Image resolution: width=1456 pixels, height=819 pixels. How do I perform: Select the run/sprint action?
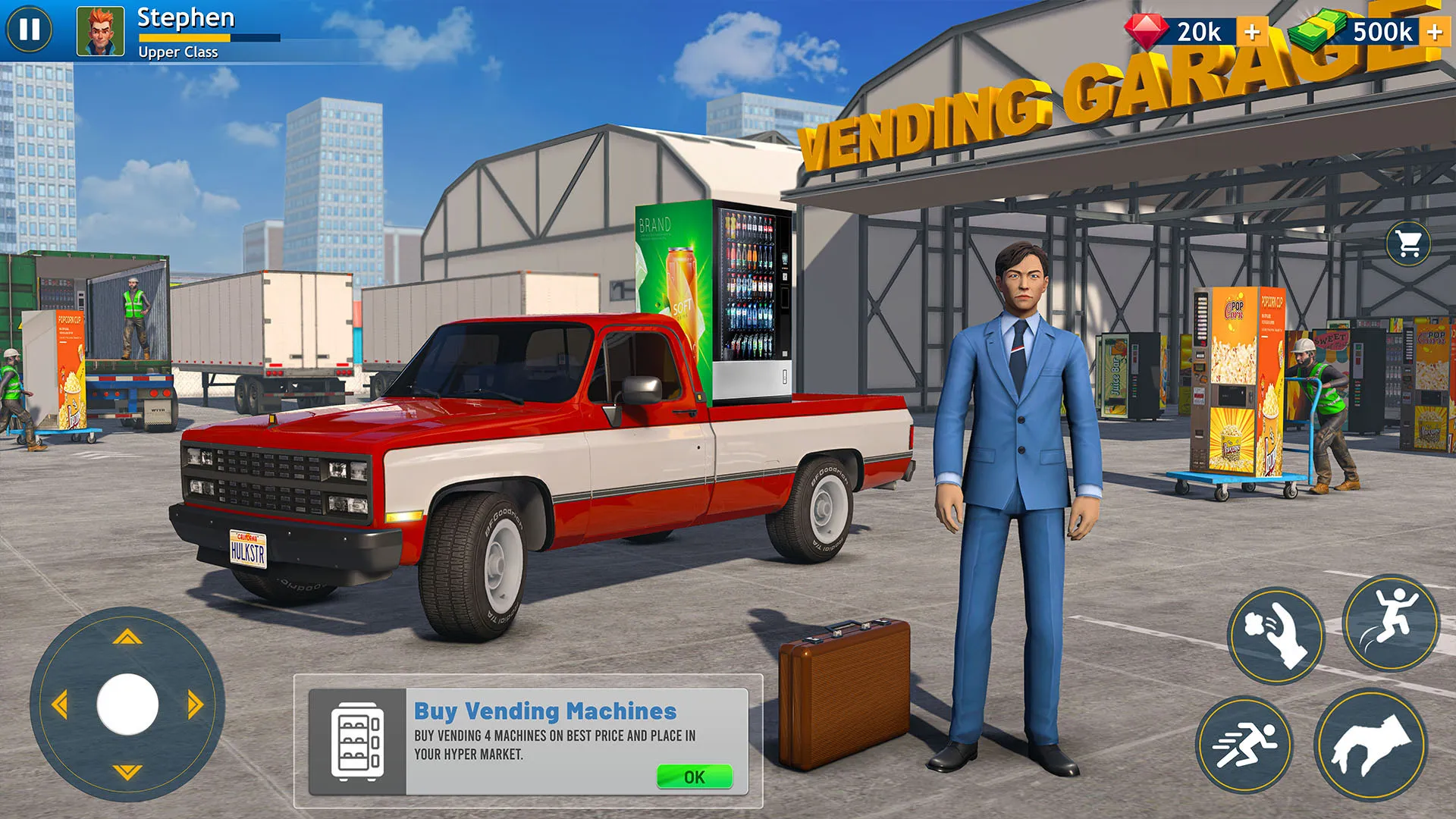(x=1244, y=747)
